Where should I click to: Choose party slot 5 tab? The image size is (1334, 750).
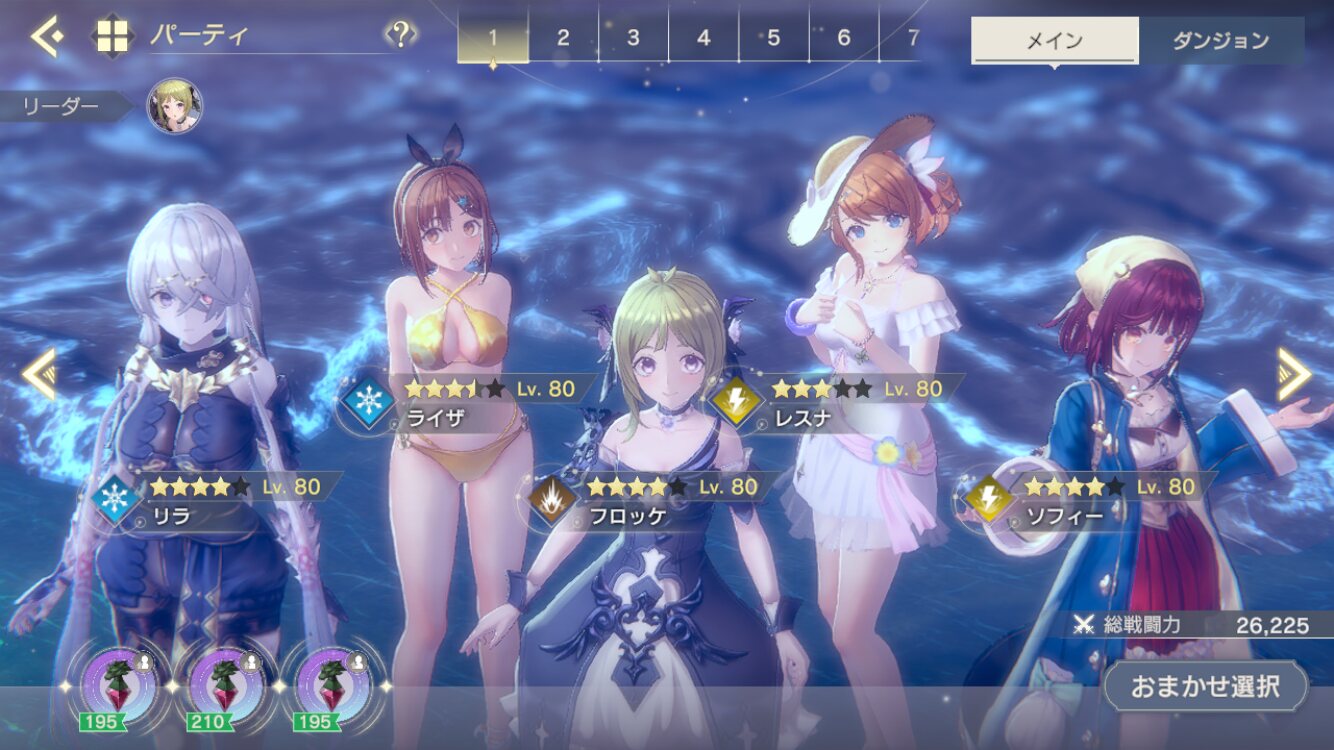(773, 38)
